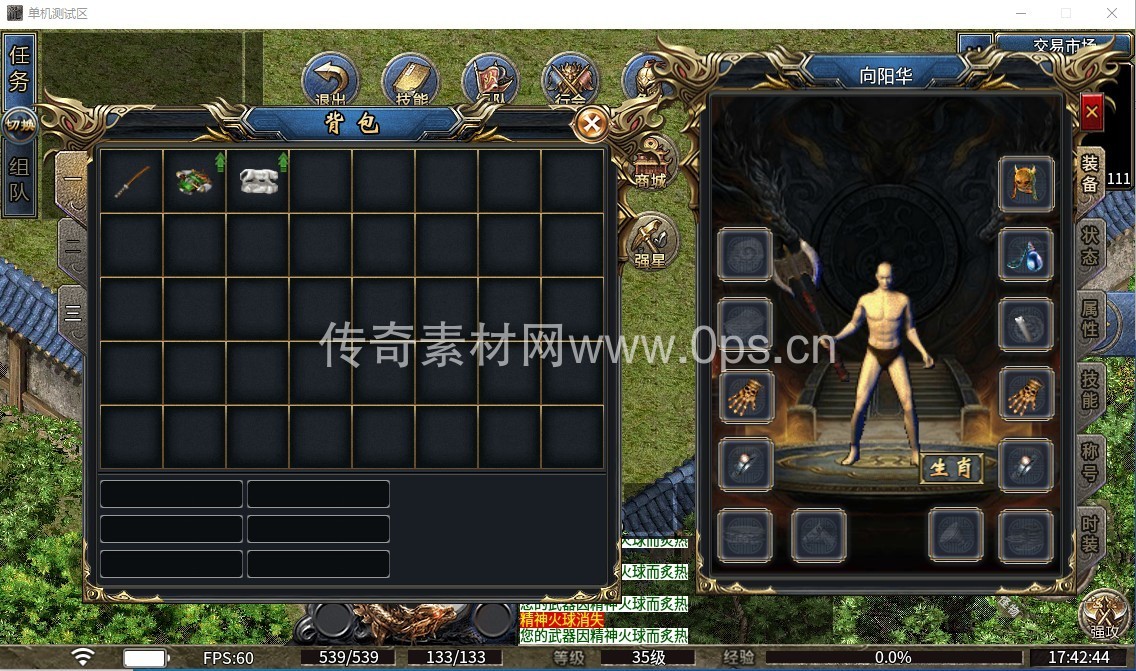Open the 任务 quest panel
Image resolution: width=1136 pixels, height=671 pixels.
19,68
